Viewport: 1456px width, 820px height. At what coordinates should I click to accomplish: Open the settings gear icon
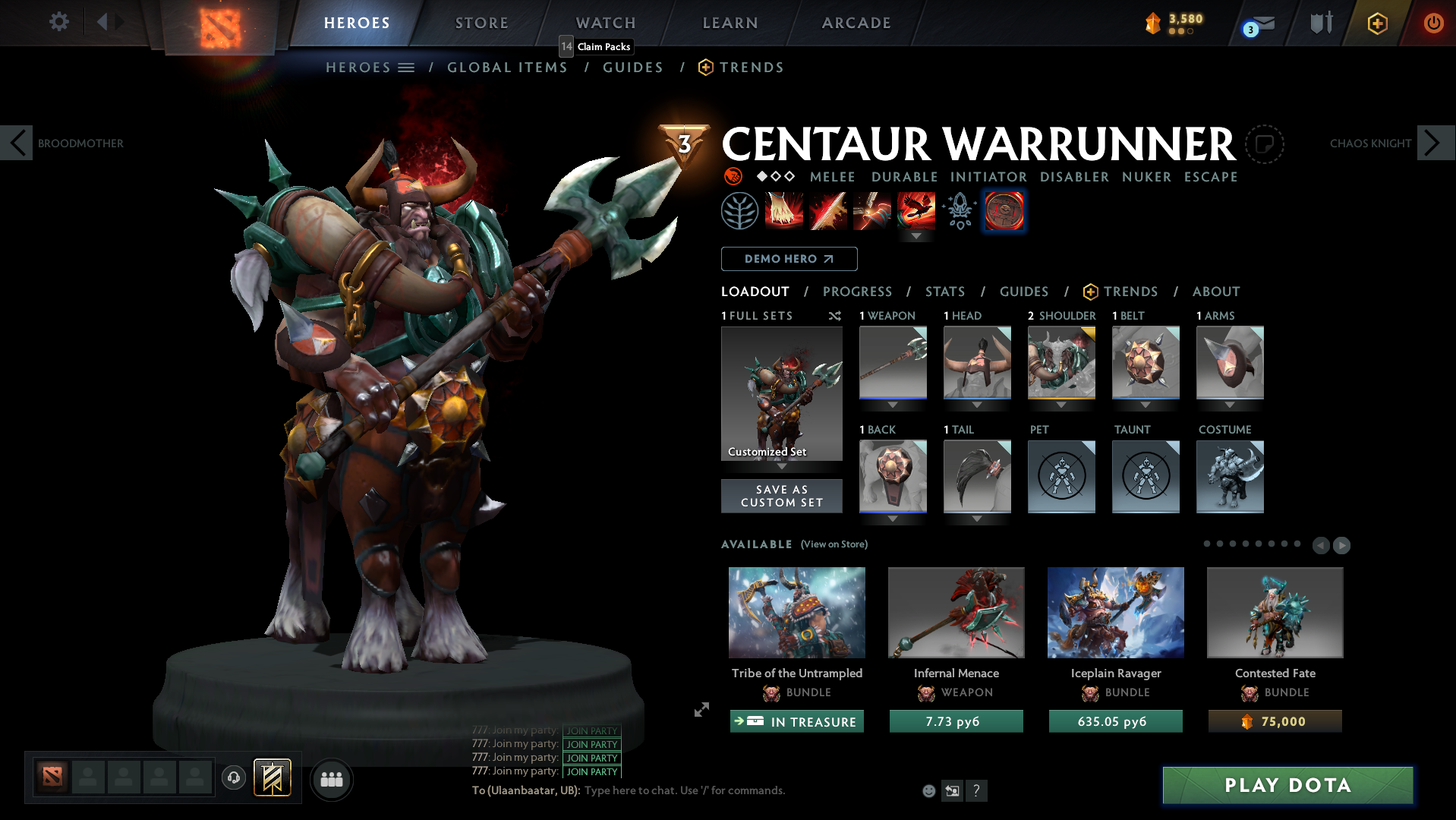tap(58, 22)
